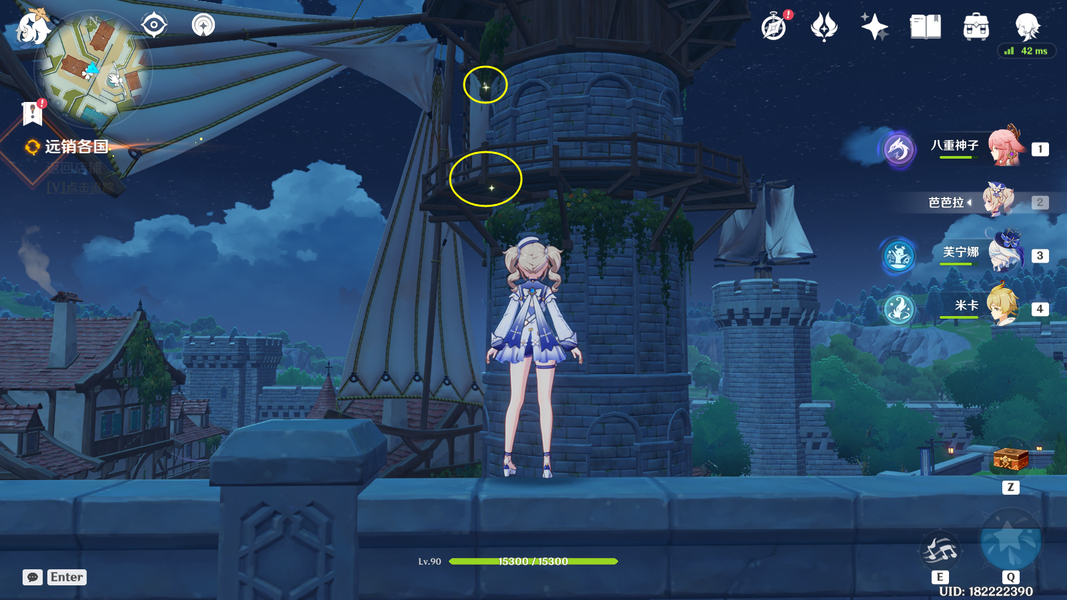
Task: Open the quest log bookmark icon
Action: (32, 111)
